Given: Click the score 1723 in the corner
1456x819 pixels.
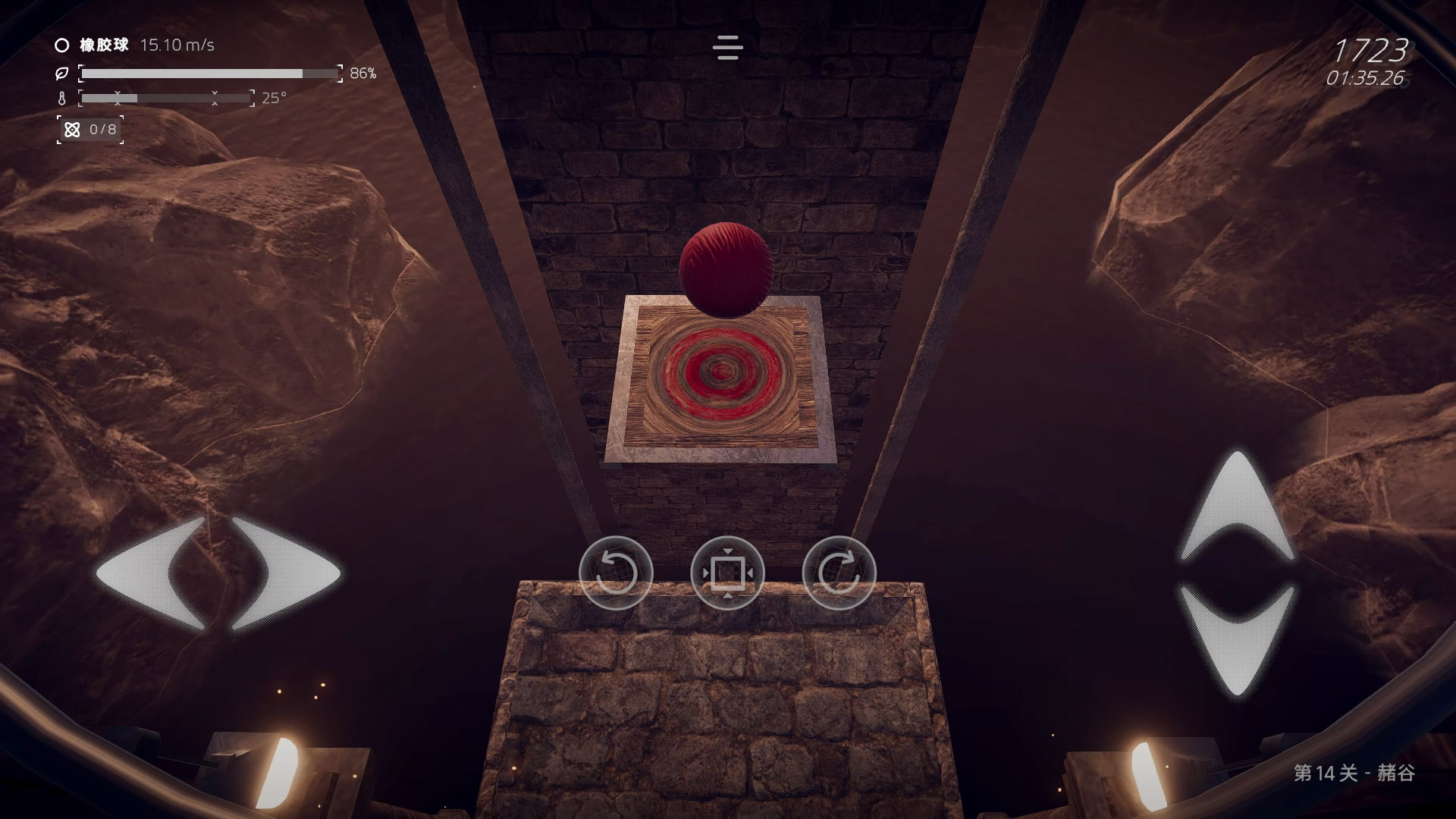Looking at the screenshot, I should [x=1374, y=52].
